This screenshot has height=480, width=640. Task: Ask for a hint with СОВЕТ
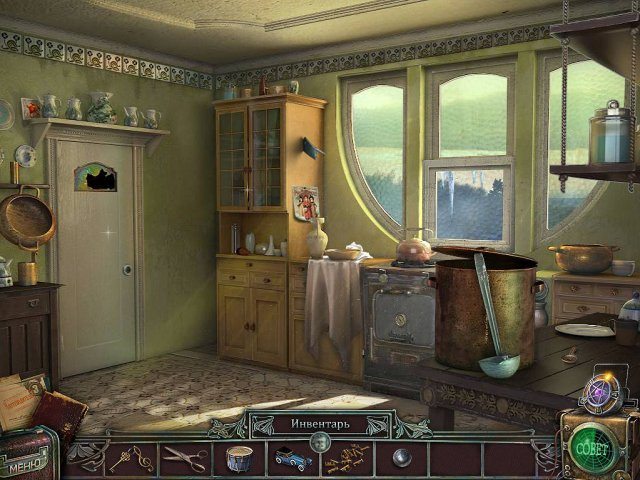tap(591, 446)
